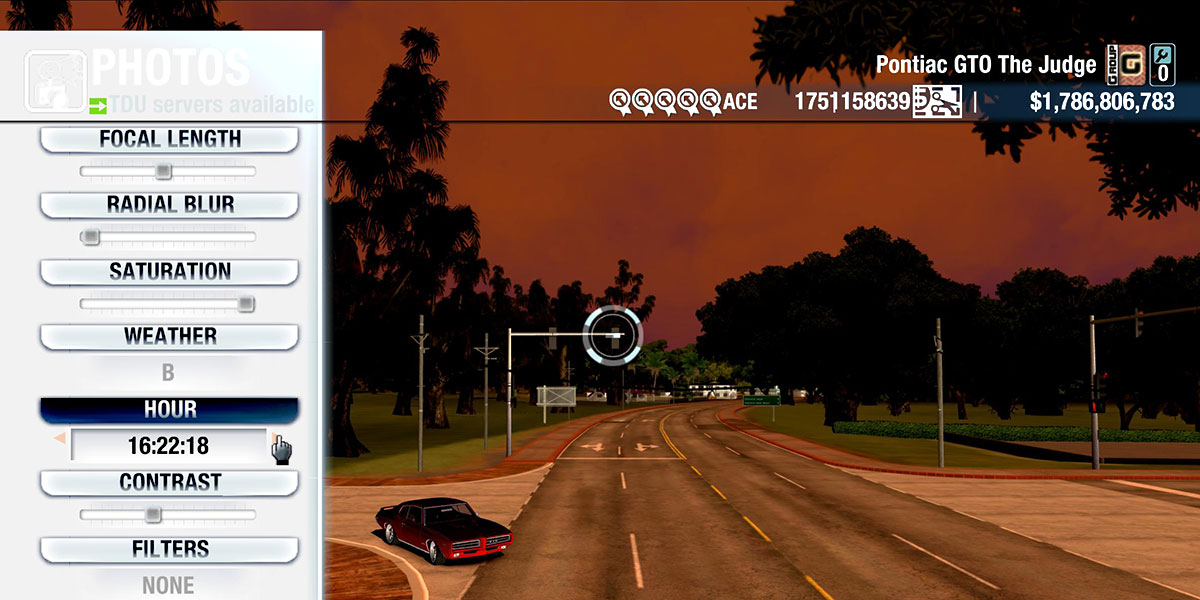1200x600 pixels.
Task: Select the Weather menu entry
Action: [x=169, y=336]
